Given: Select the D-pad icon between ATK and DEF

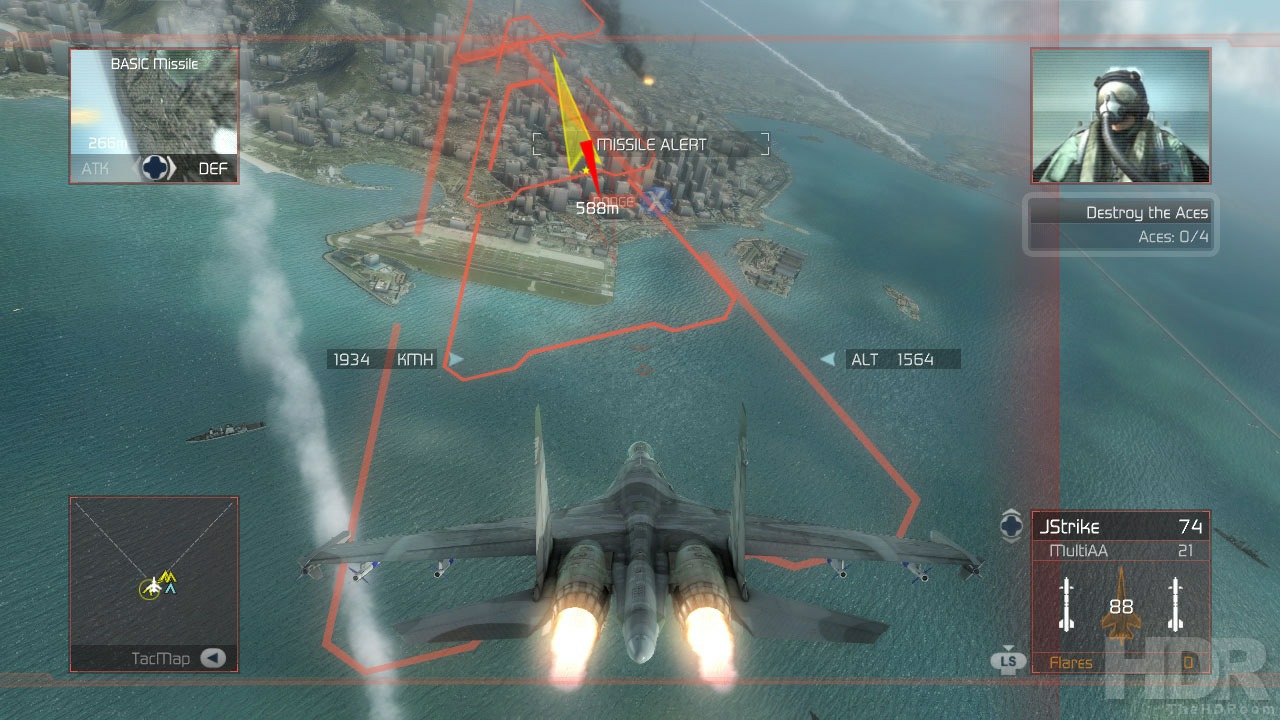Looking at the screenshot, I should 155,169.
